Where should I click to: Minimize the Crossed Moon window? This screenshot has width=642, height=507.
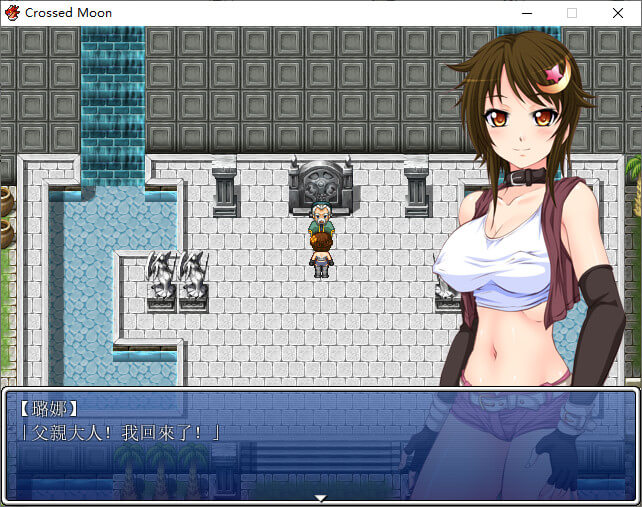click(x=525, y=13)
